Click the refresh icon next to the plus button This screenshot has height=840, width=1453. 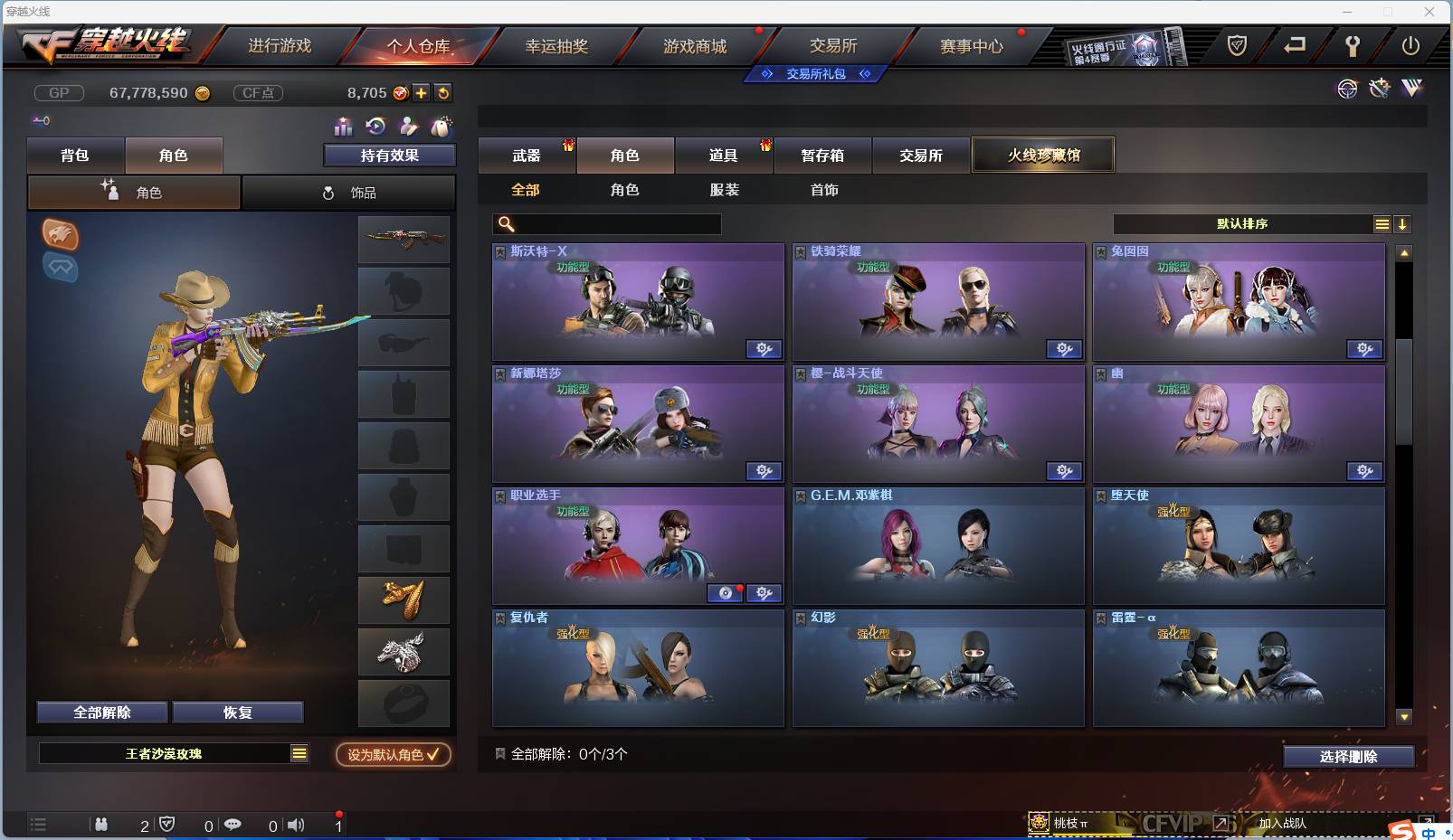click(x=443, y=92)
